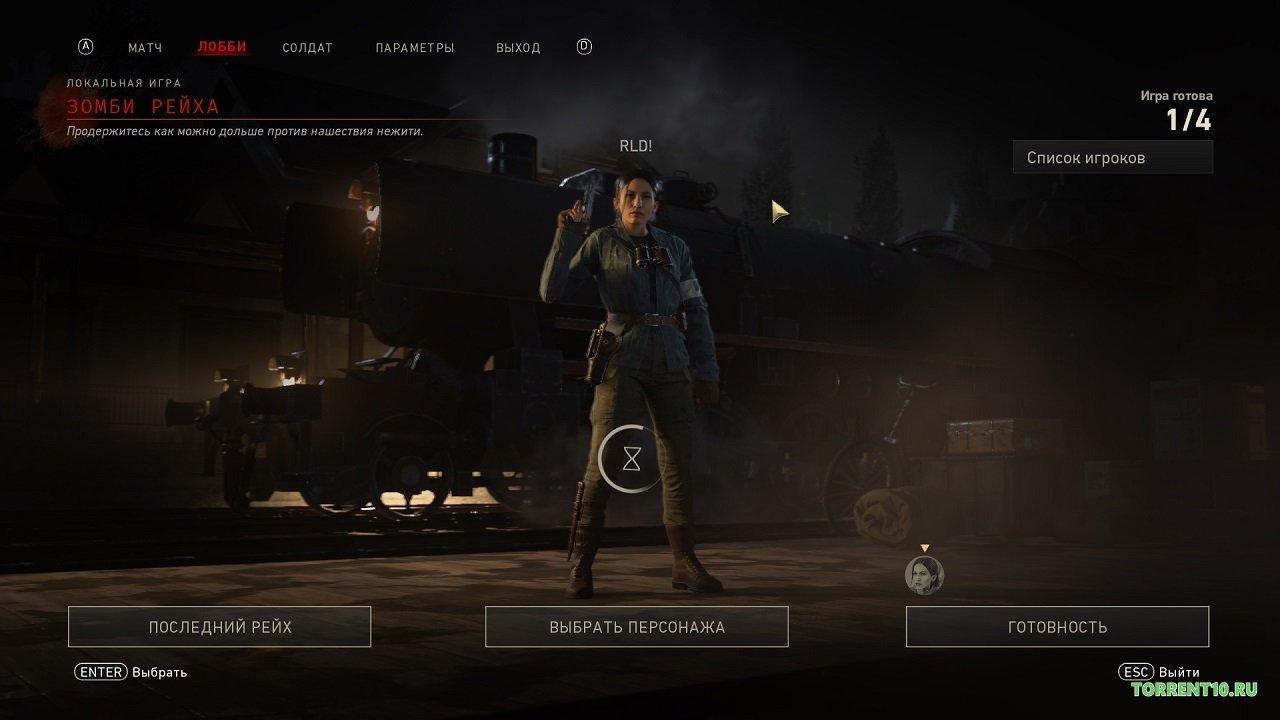Click the A navigation shortcut icon
1280x720 pixels.
click(x=88, y=45)
